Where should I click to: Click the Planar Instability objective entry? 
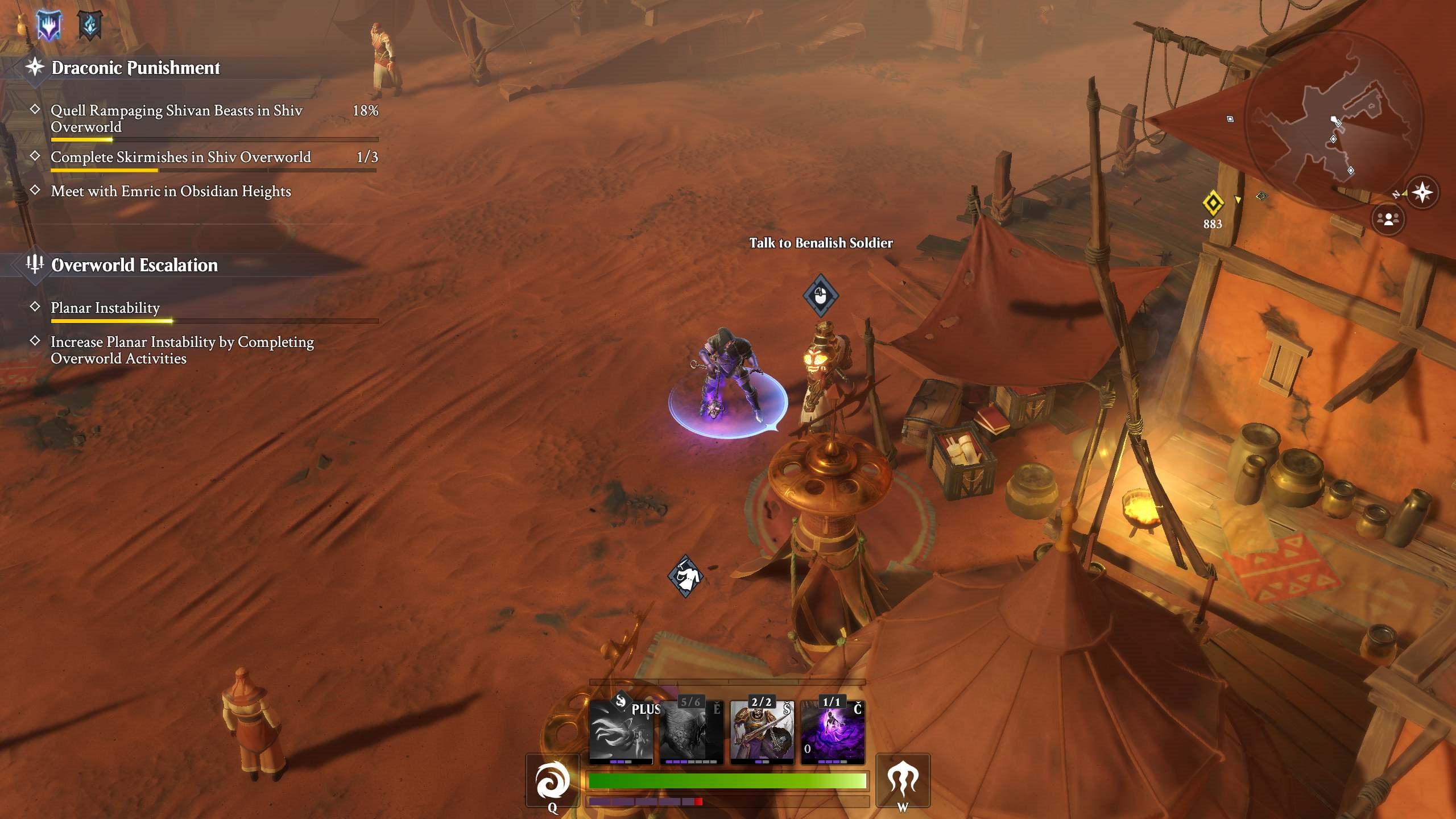point(105,308)
